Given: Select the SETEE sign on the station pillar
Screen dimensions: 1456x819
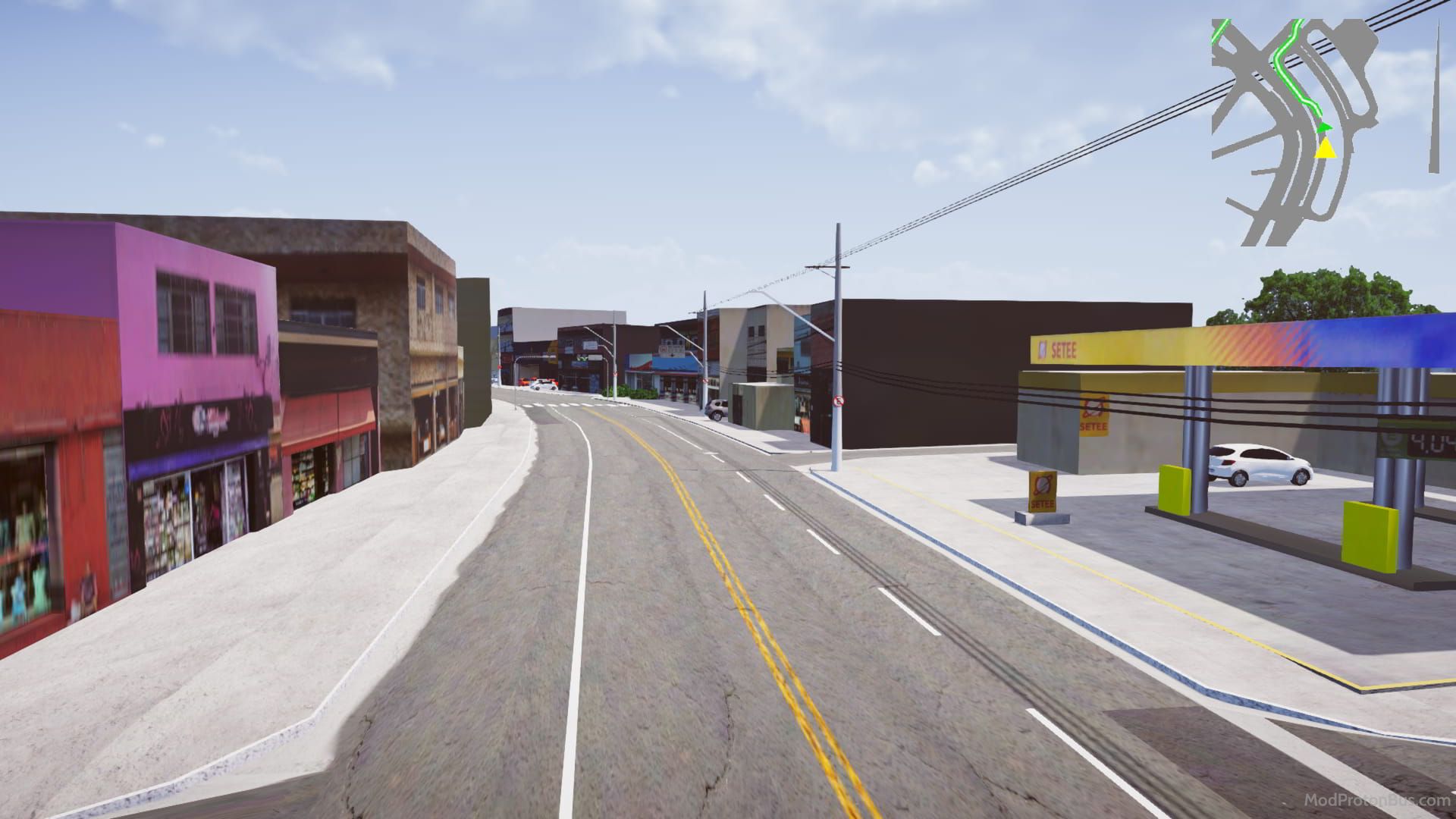Looking at the screenshot, I should 1094,415.
